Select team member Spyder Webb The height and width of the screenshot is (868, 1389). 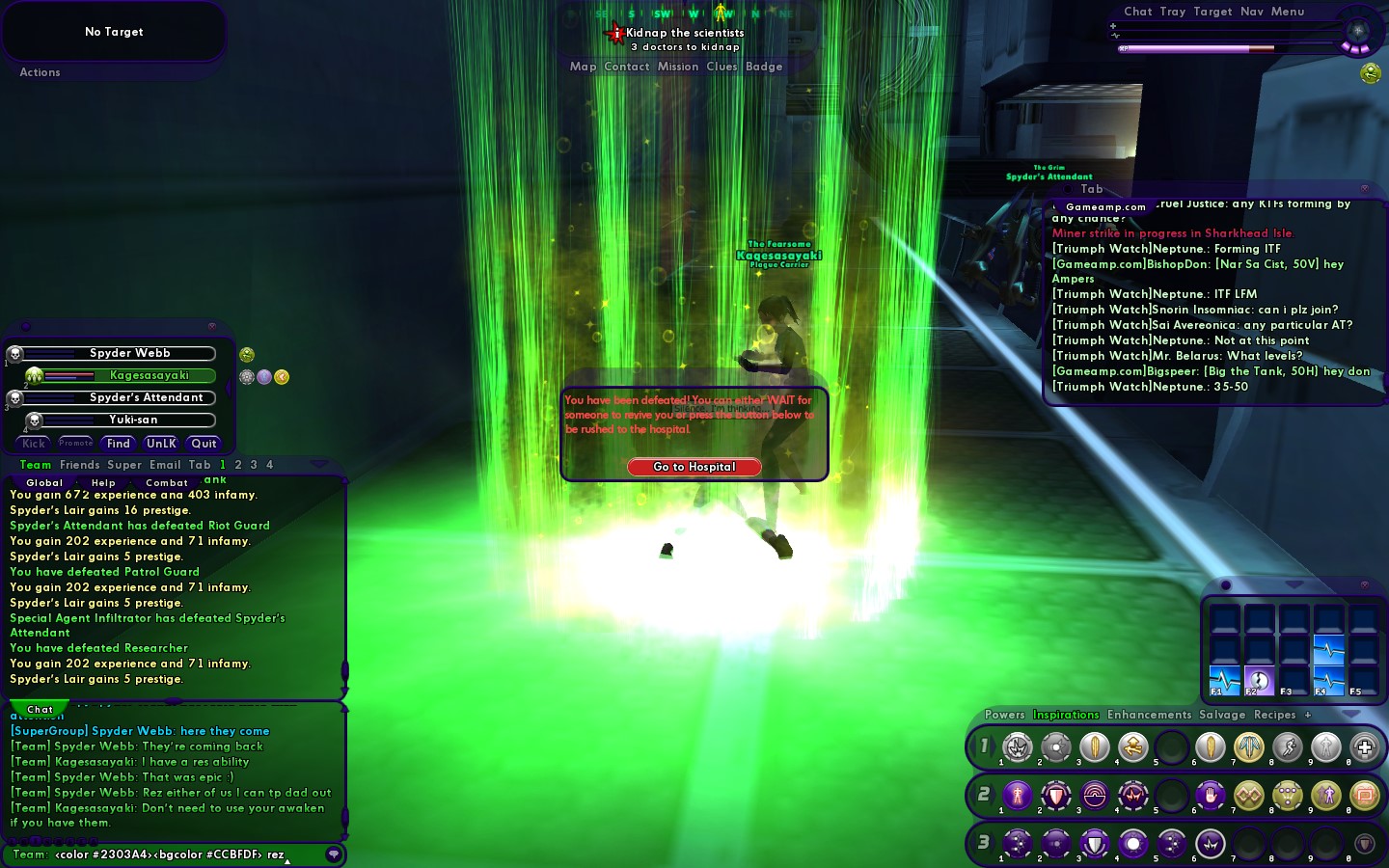point(129,354)
